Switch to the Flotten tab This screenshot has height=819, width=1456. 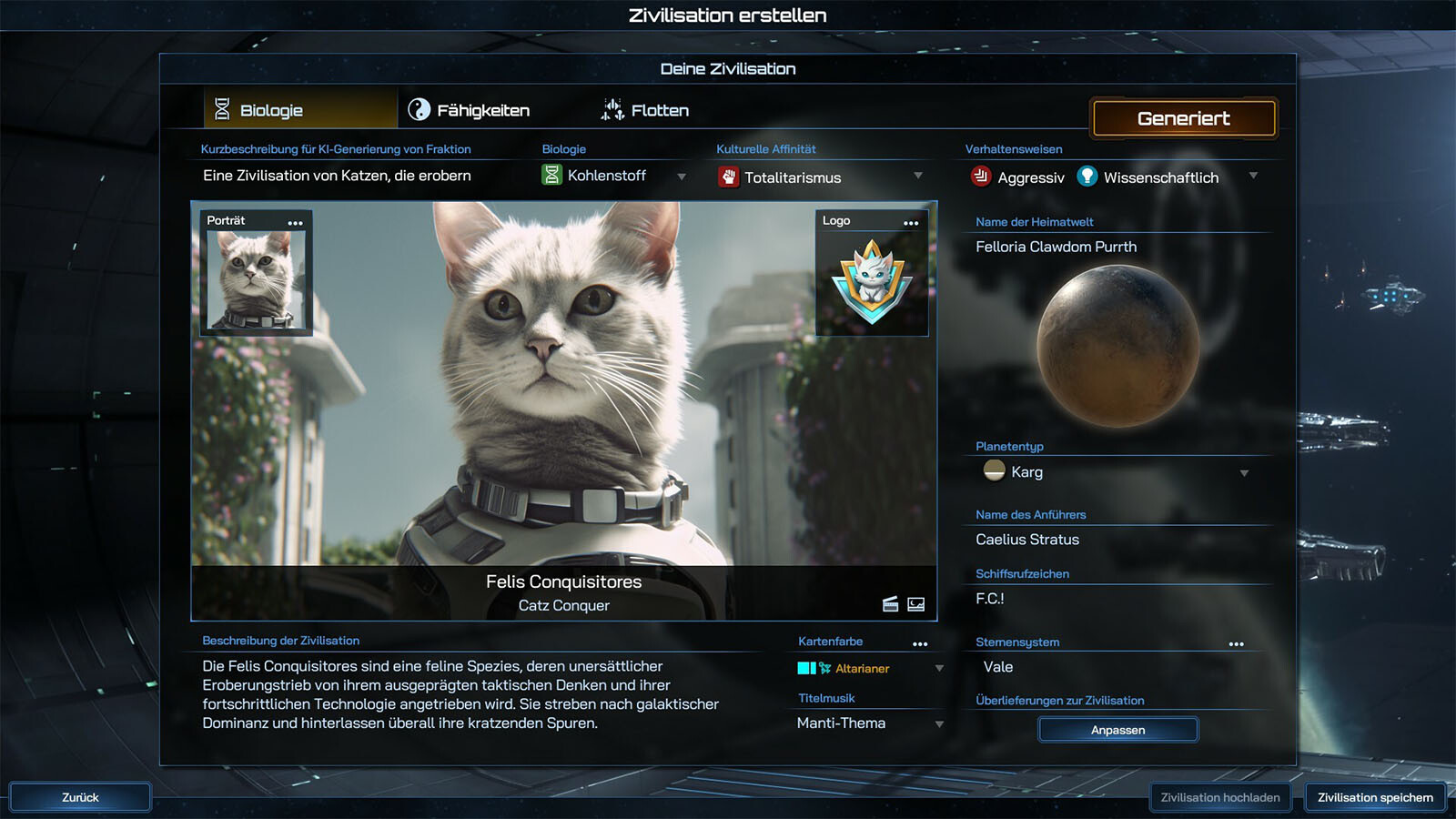click(x=645, y=110)
